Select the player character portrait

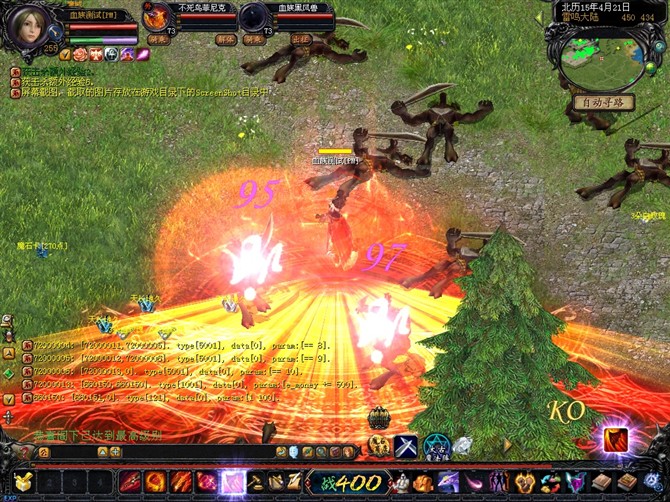27,28
